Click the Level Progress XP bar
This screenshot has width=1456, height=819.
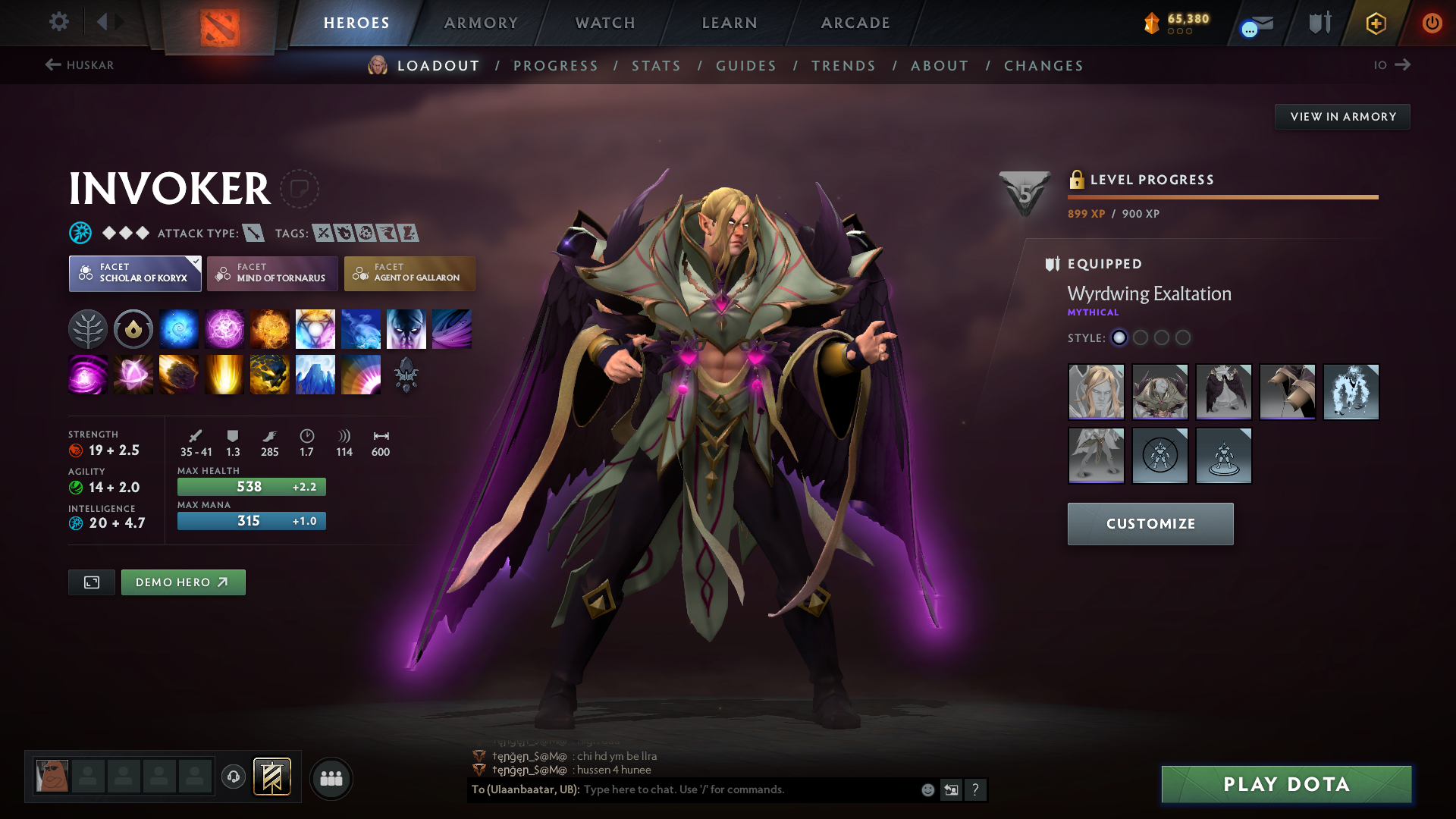[x=1222, y=196]
